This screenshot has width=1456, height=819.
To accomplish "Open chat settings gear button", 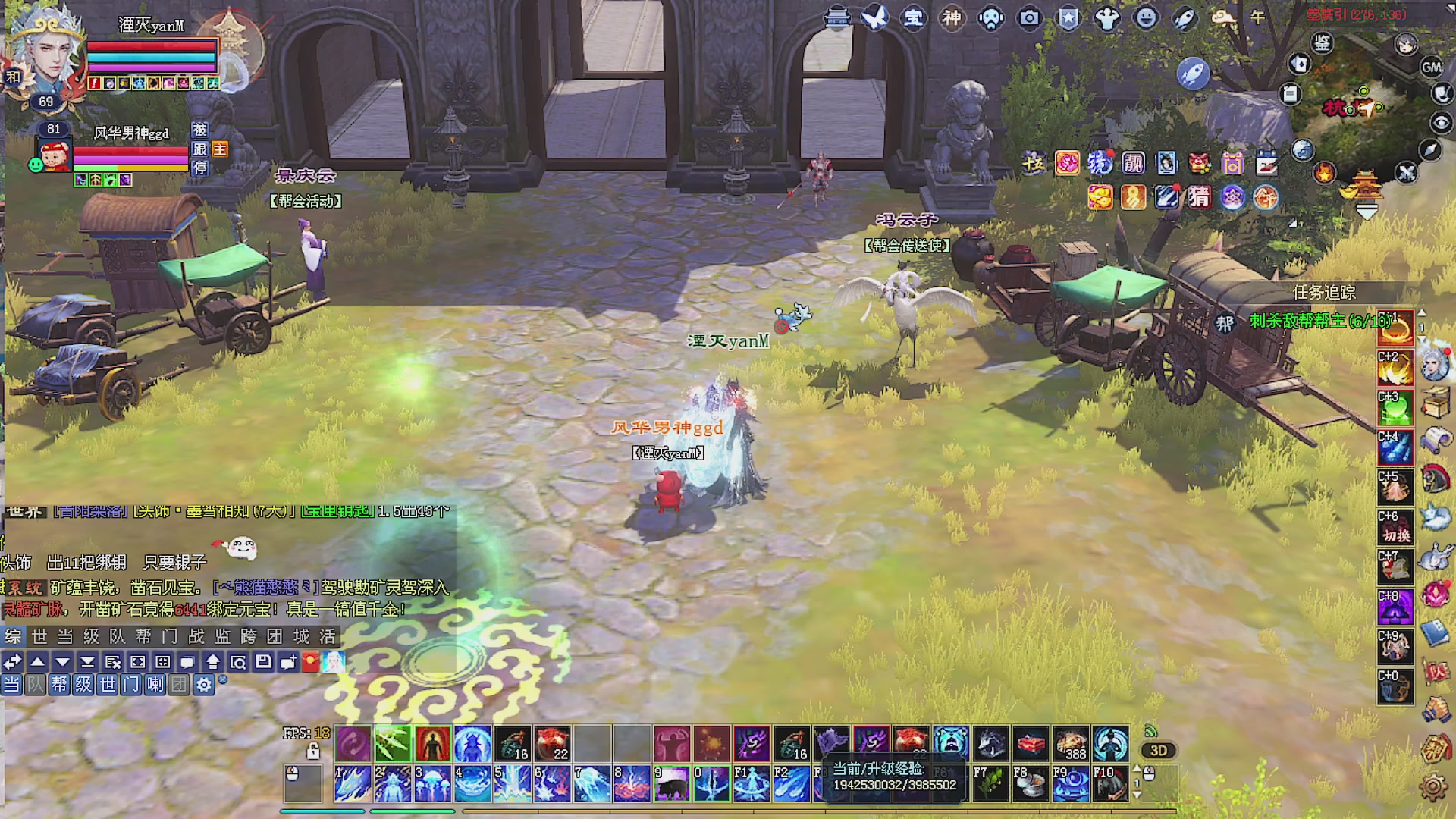I will point(203,685).
